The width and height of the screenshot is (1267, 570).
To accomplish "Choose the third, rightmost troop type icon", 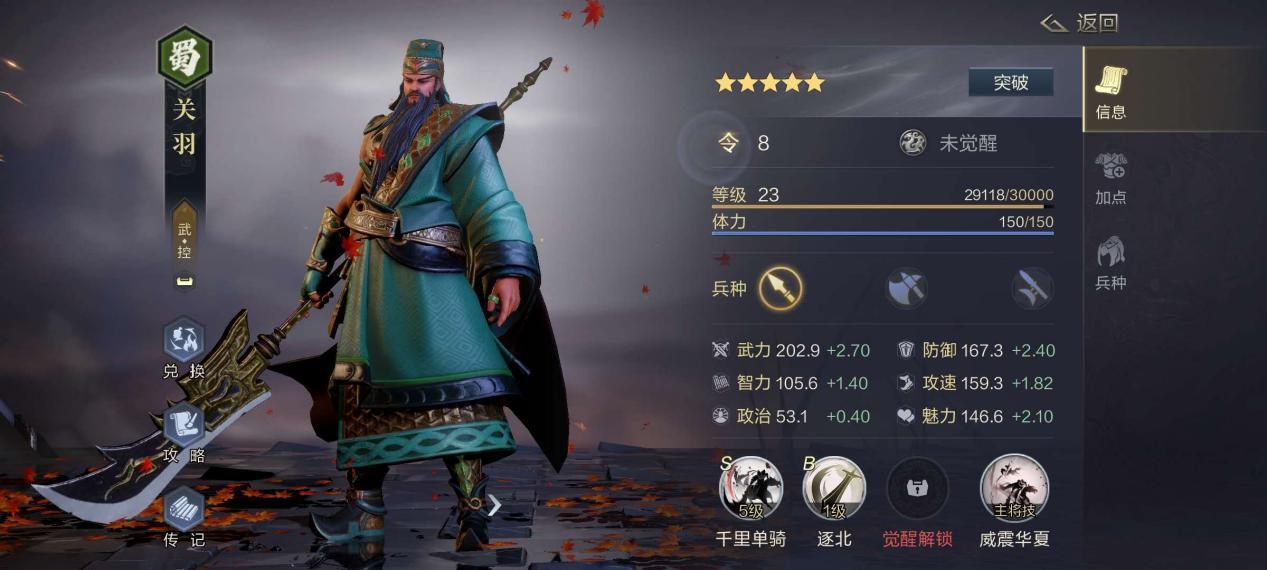I will pos(1032,289).
